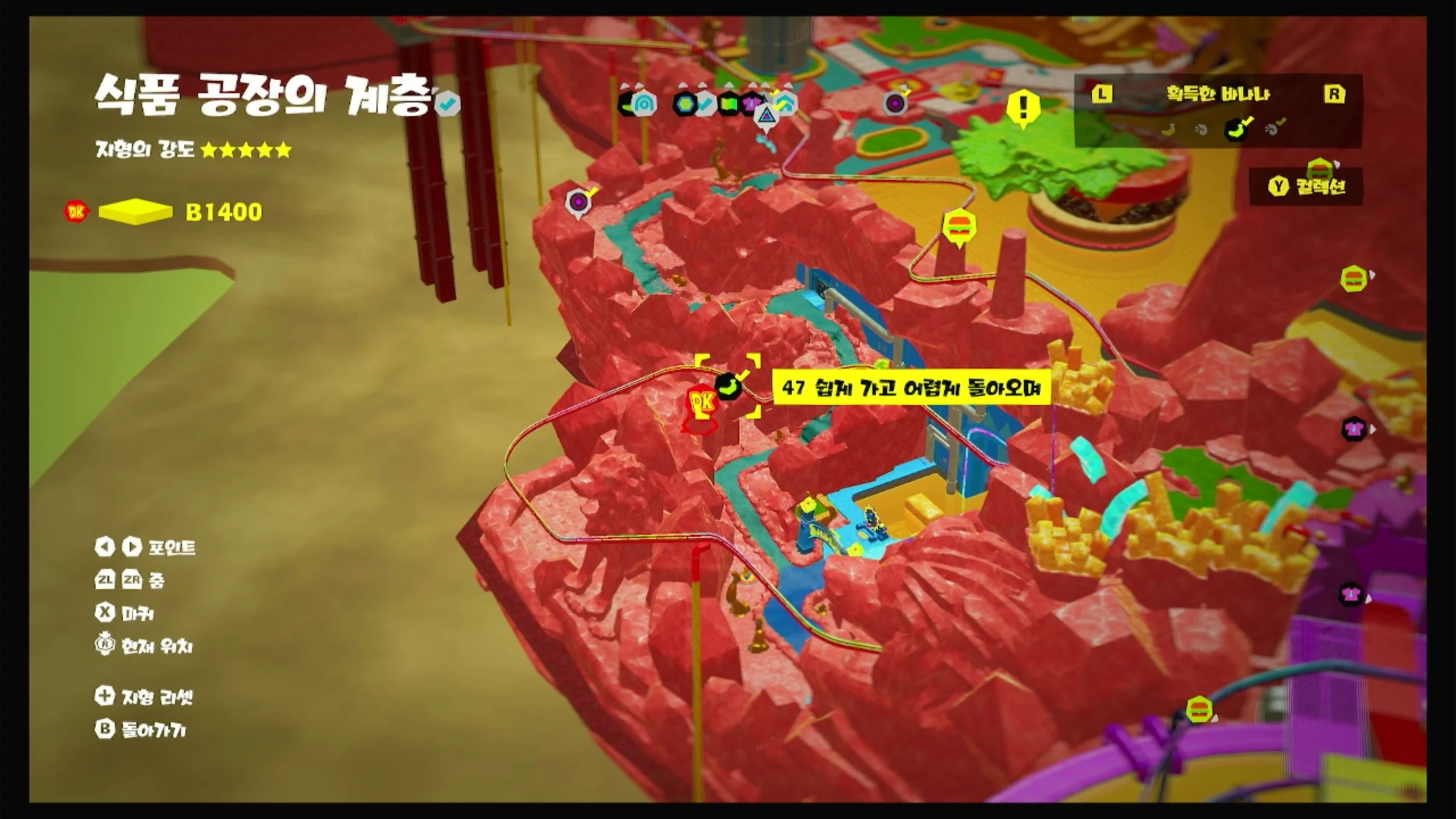Choose the triangle-shaped map marker
Image resolution: width=1456 pixels, height=819 pixels.
[766, 115]
